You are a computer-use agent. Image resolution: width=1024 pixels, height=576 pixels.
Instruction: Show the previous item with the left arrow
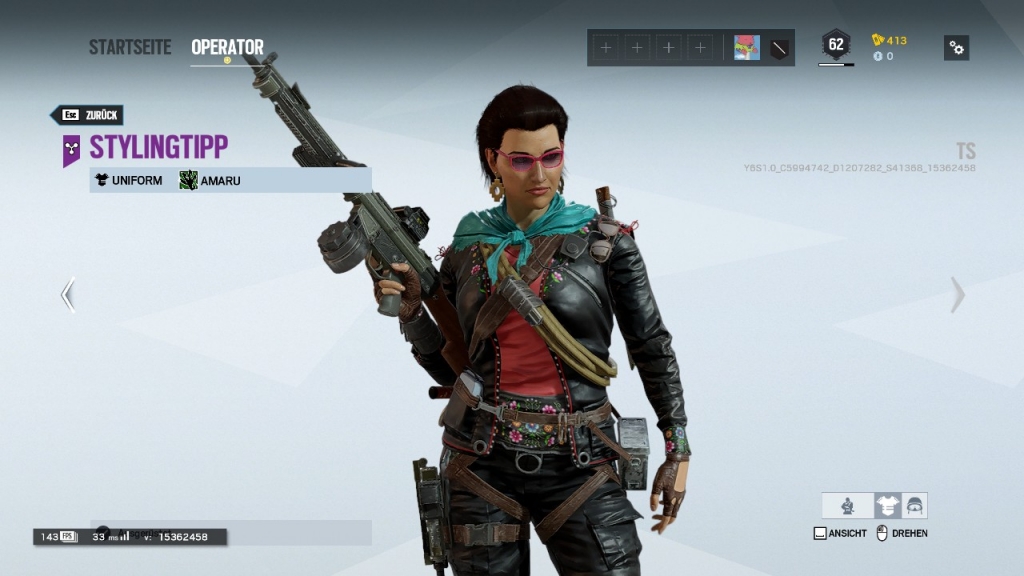[x=68, y=295]
